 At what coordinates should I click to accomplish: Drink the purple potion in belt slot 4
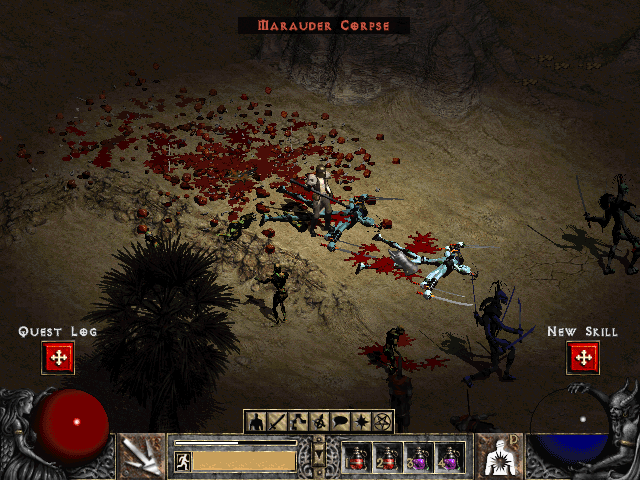(x=449, y=457)
